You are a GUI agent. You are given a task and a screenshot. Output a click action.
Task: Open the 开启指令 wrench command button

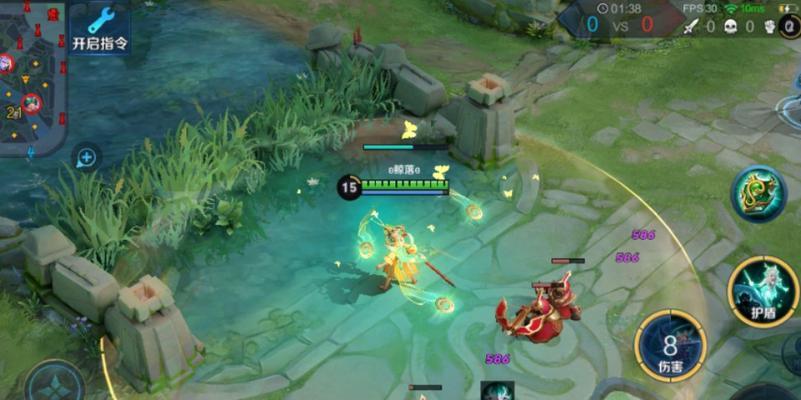[99, 28]
